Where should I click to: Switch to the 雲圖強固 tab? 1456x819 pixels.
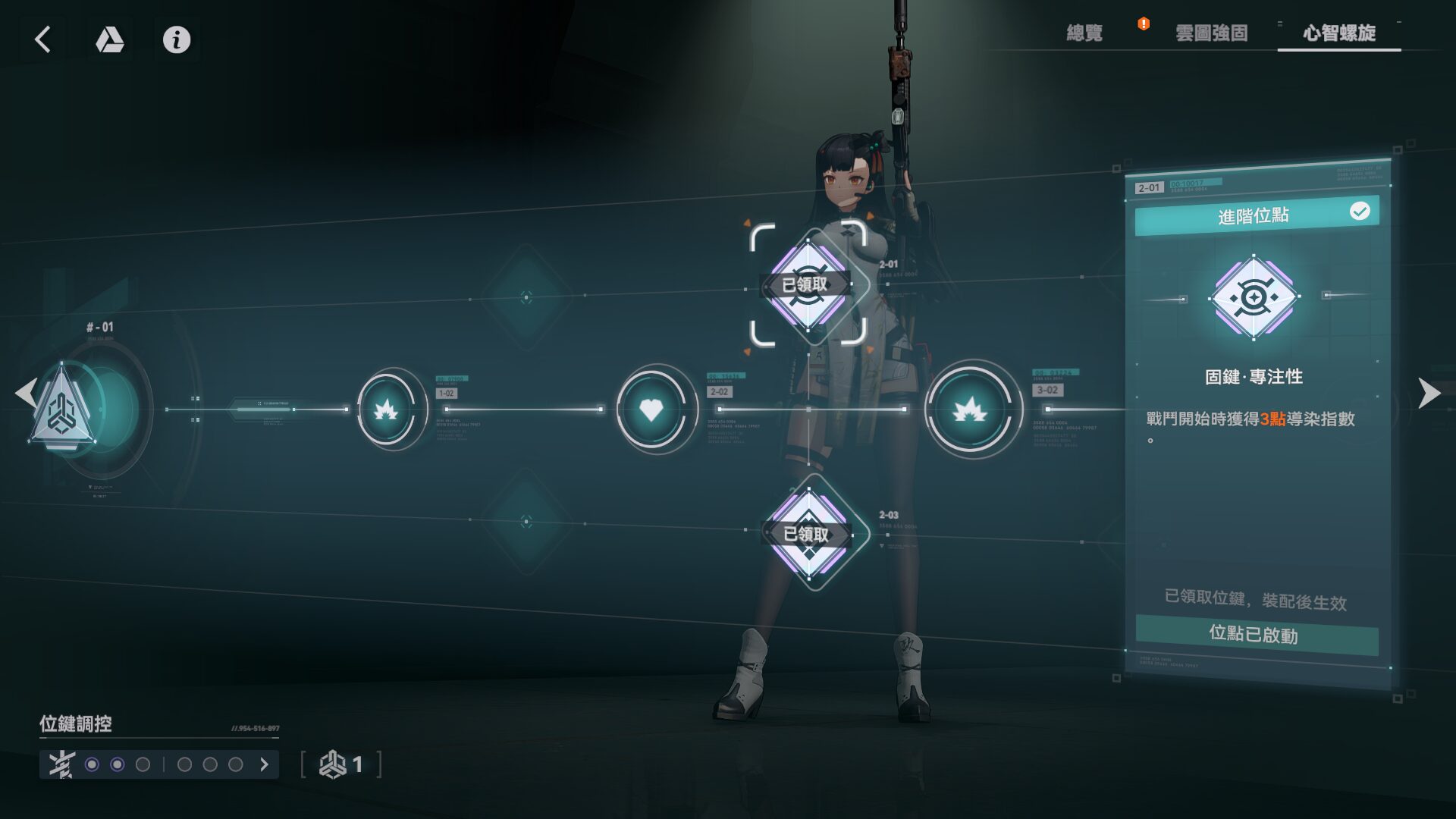pyautogui.click(x=1211, y=33)
